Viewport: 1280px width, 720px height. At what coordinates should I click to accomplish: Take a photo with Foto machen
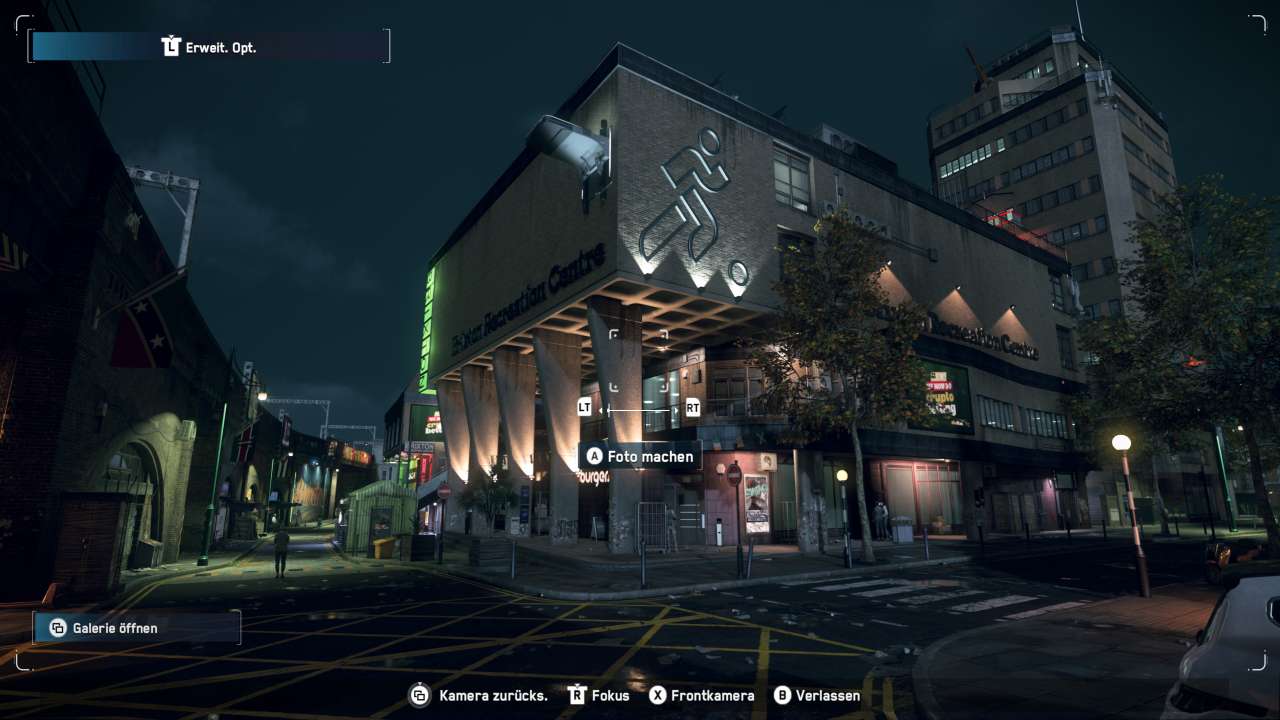[x=640, y=456]
